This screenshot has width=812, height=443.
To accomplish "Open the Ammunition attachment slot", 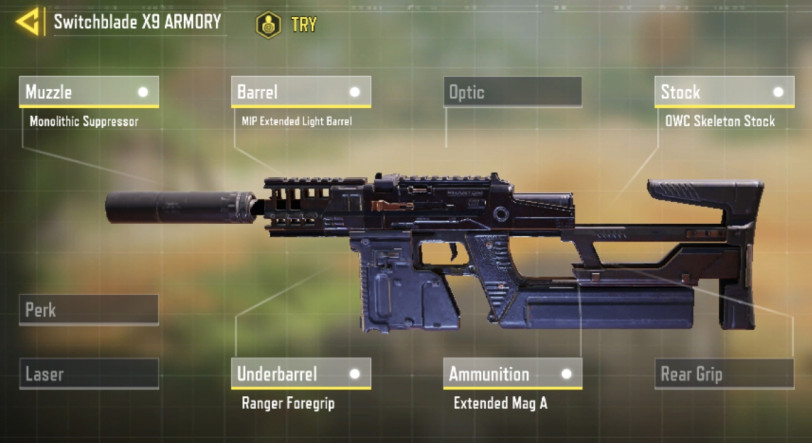I will pos(513,374).
